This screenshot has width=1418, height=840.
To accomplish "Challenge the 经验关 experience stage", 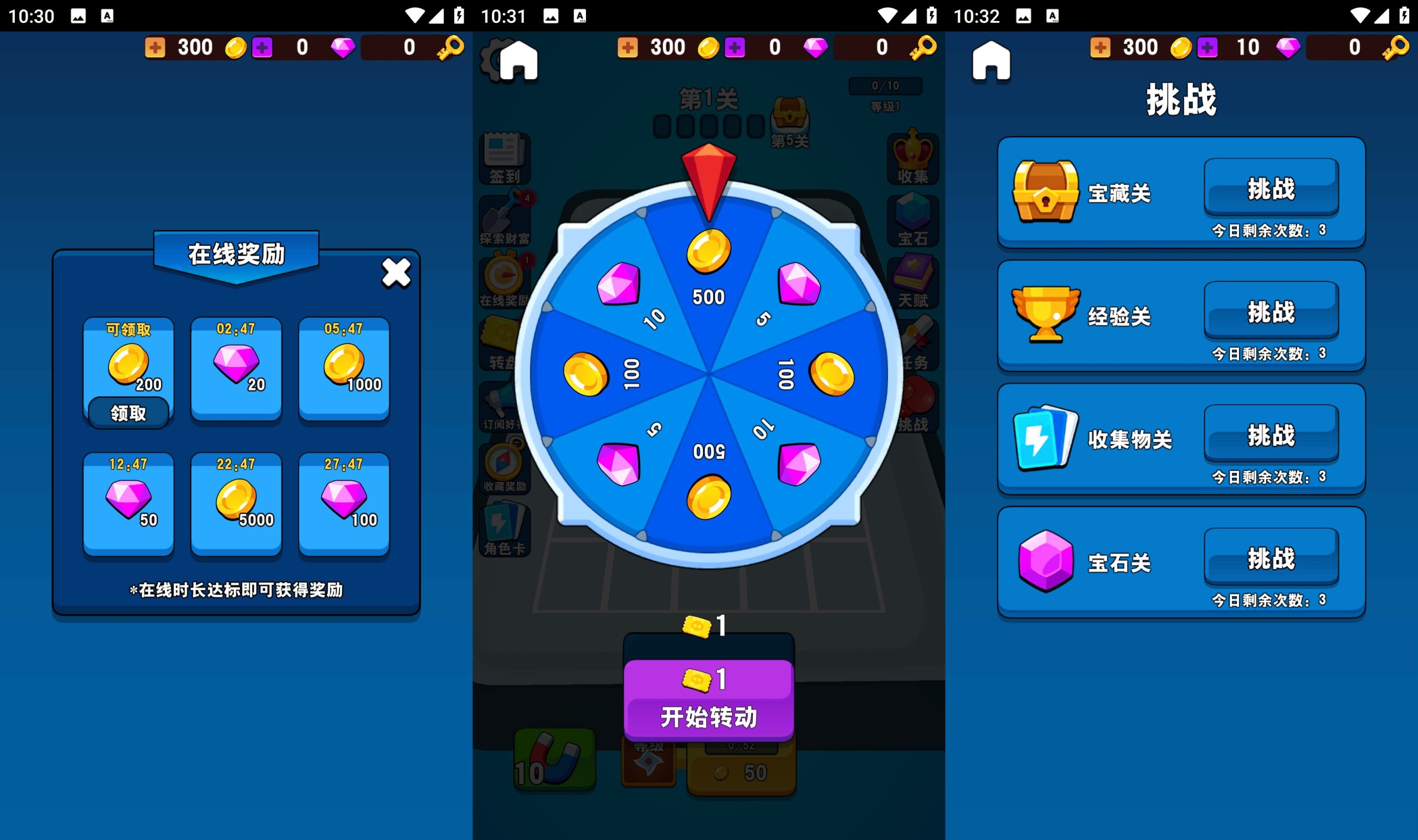I will coord(1271,311).
